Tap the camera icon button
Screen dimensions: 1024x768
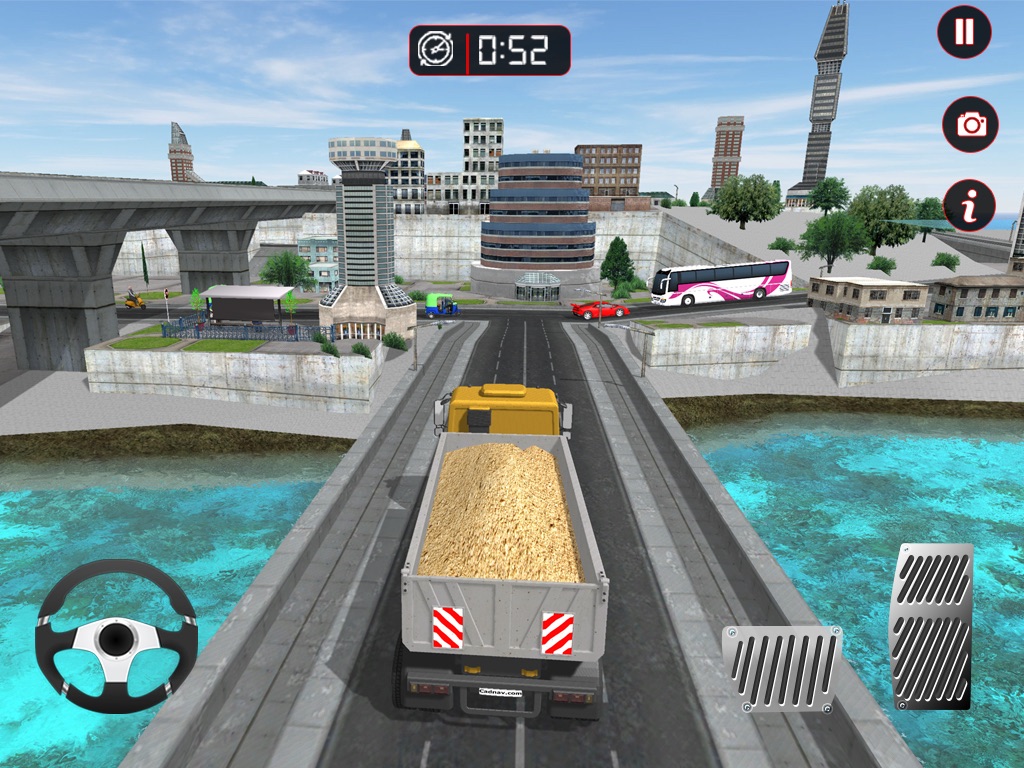pyautogui.click(x=970, y=124)
